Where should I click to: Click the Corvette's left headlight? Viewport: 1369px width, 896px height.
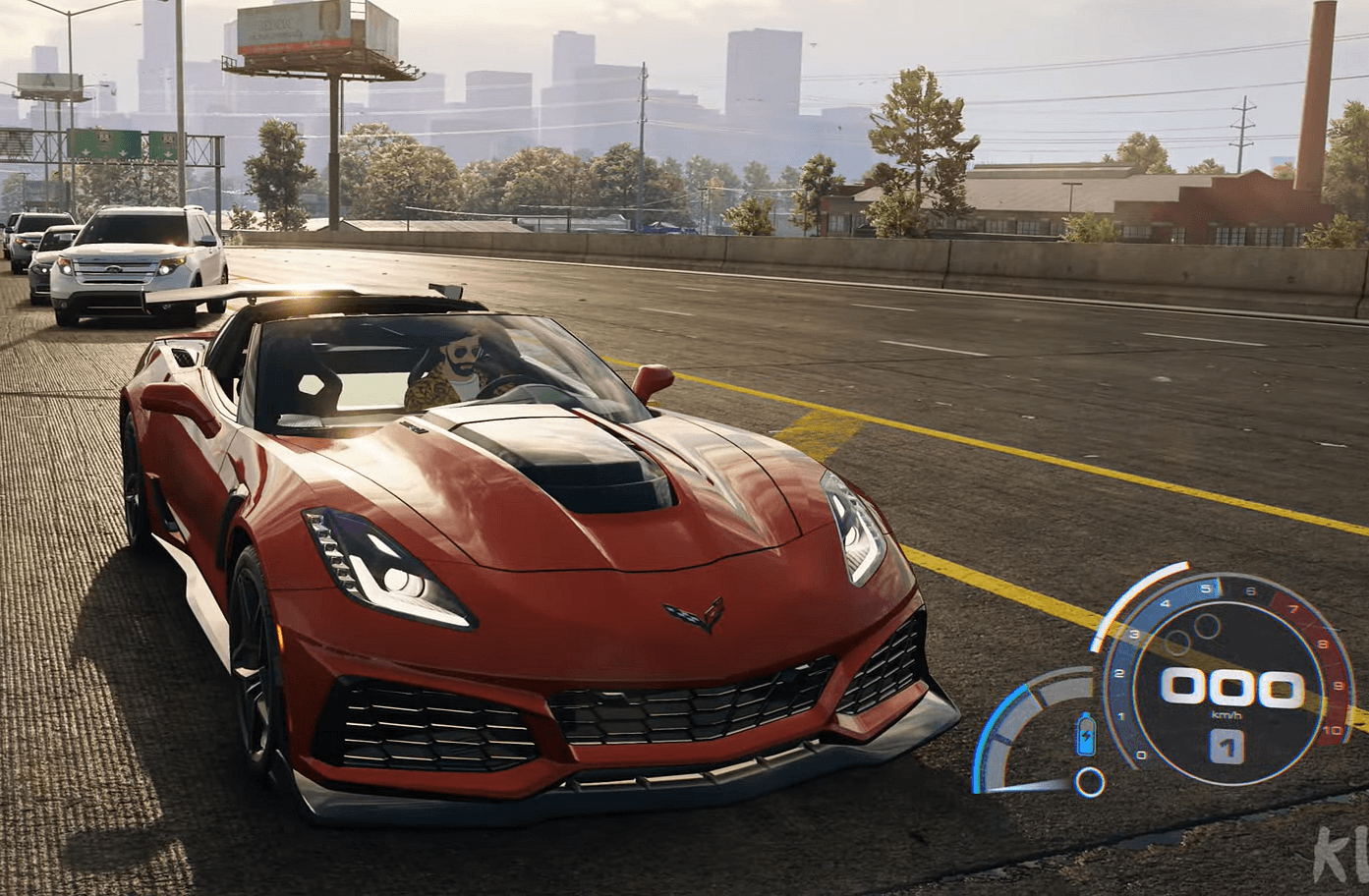tap(385, 562)
